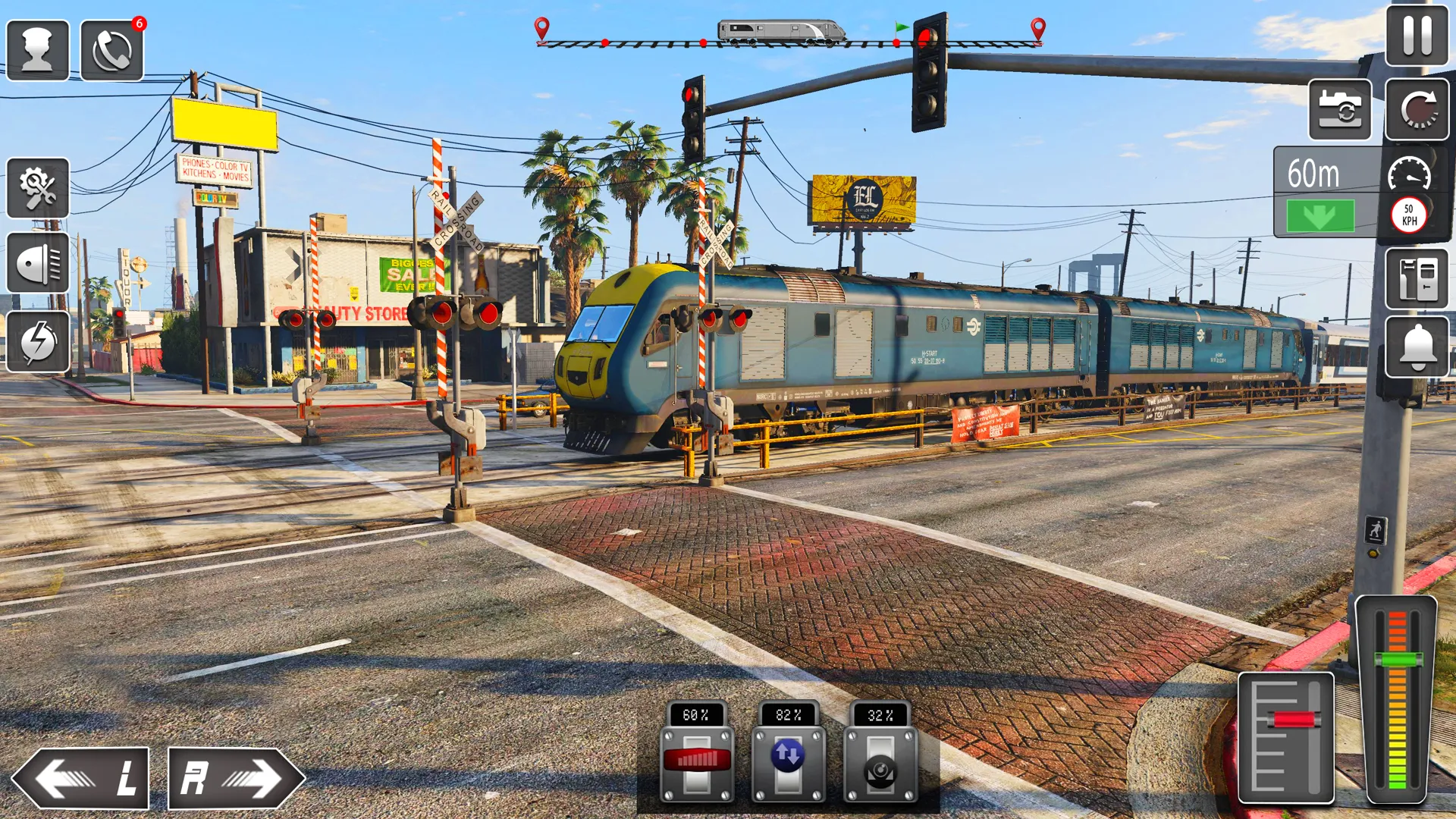This screenshot has width=1456, height=819.
Task: Open the game settings wrench menu
Action: pyautogui.click(x=37, y=187)
